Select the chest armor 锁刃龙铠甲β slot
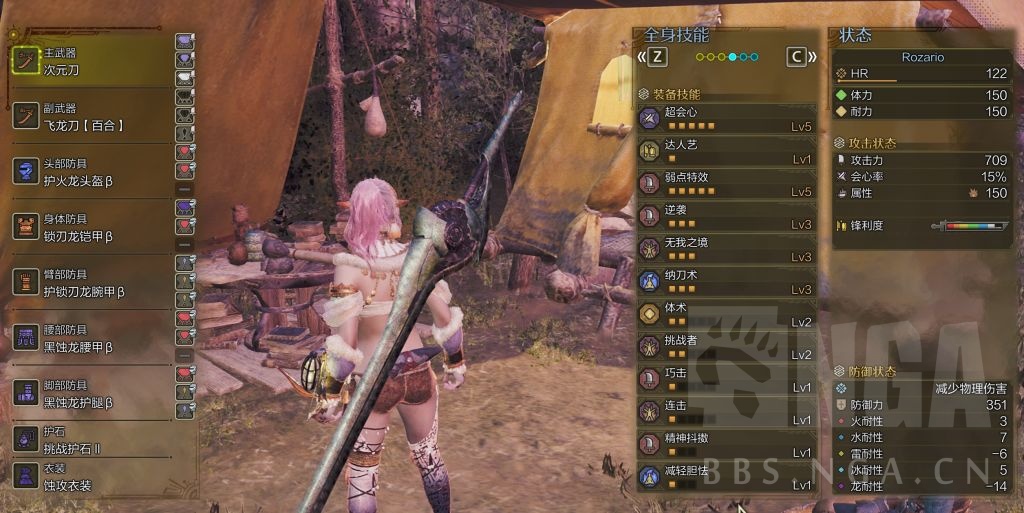Image resolution: width=1024 pixels, height=513 pixels. [x=90, y=228]
